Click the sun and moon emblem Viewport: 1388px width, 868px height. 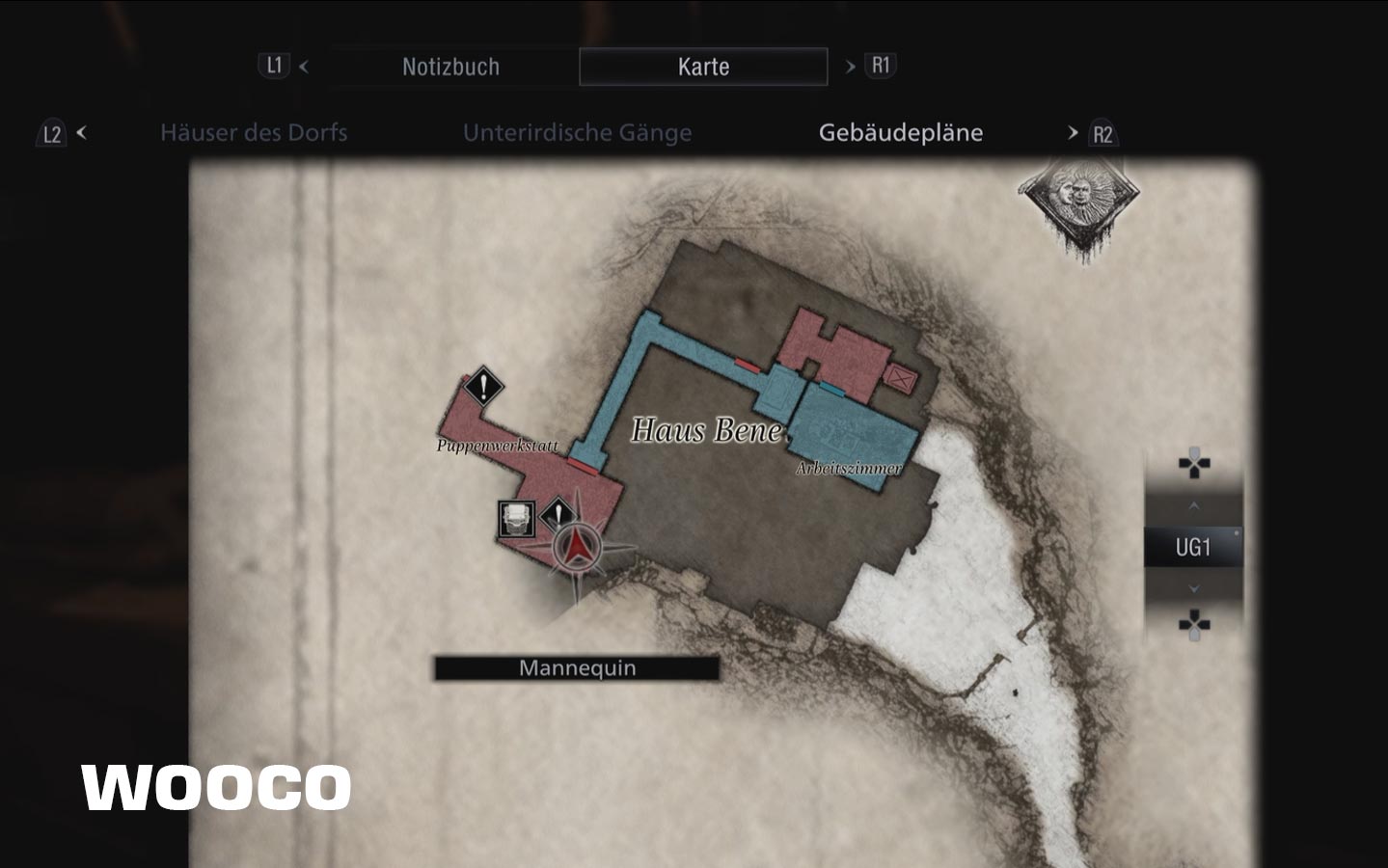point(1079,200)
